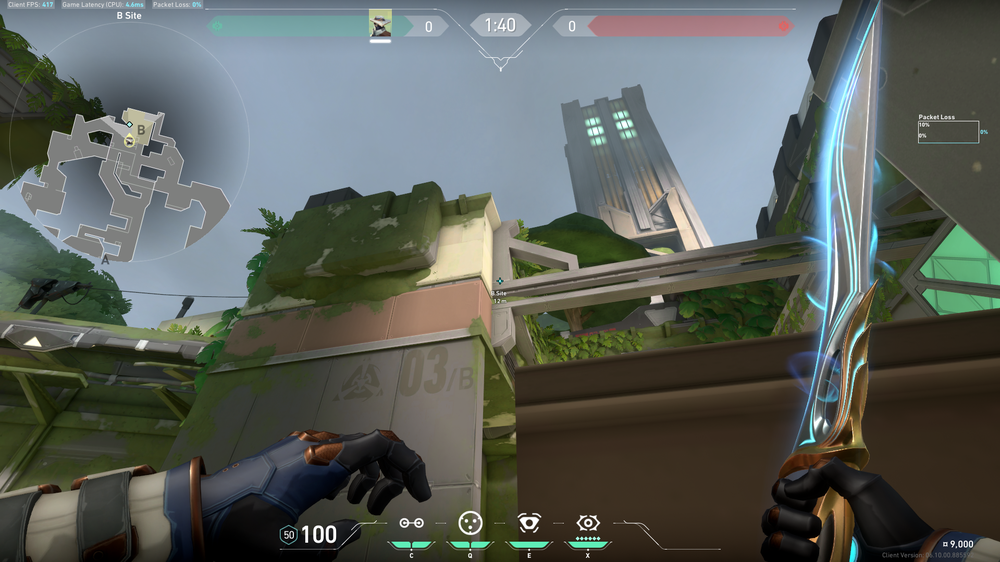Click the agent portrait in the top bar
1000x562 pixels.
[380, 25]
